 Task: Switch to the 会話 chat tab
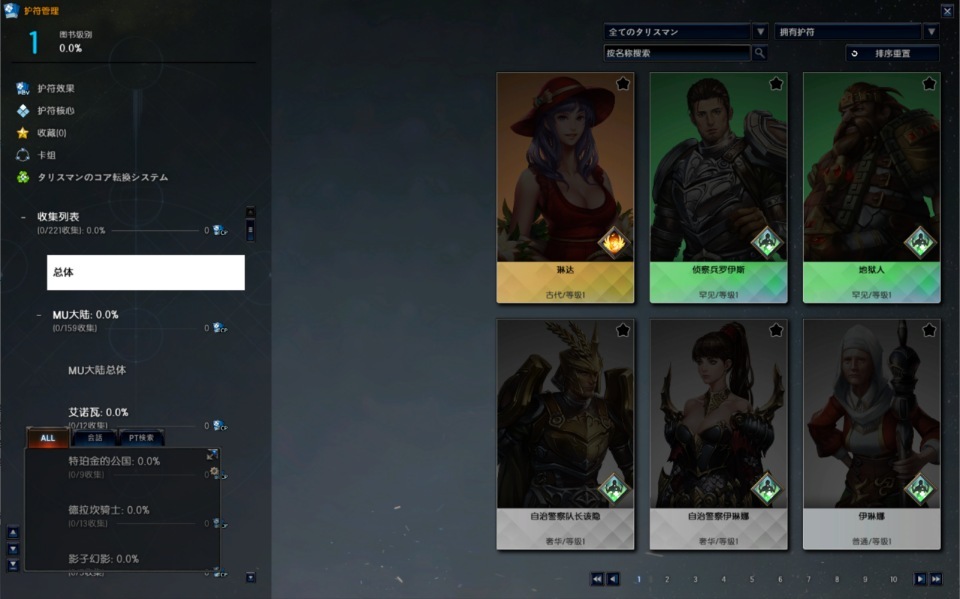pyautogui.click(x=94, y=438)
